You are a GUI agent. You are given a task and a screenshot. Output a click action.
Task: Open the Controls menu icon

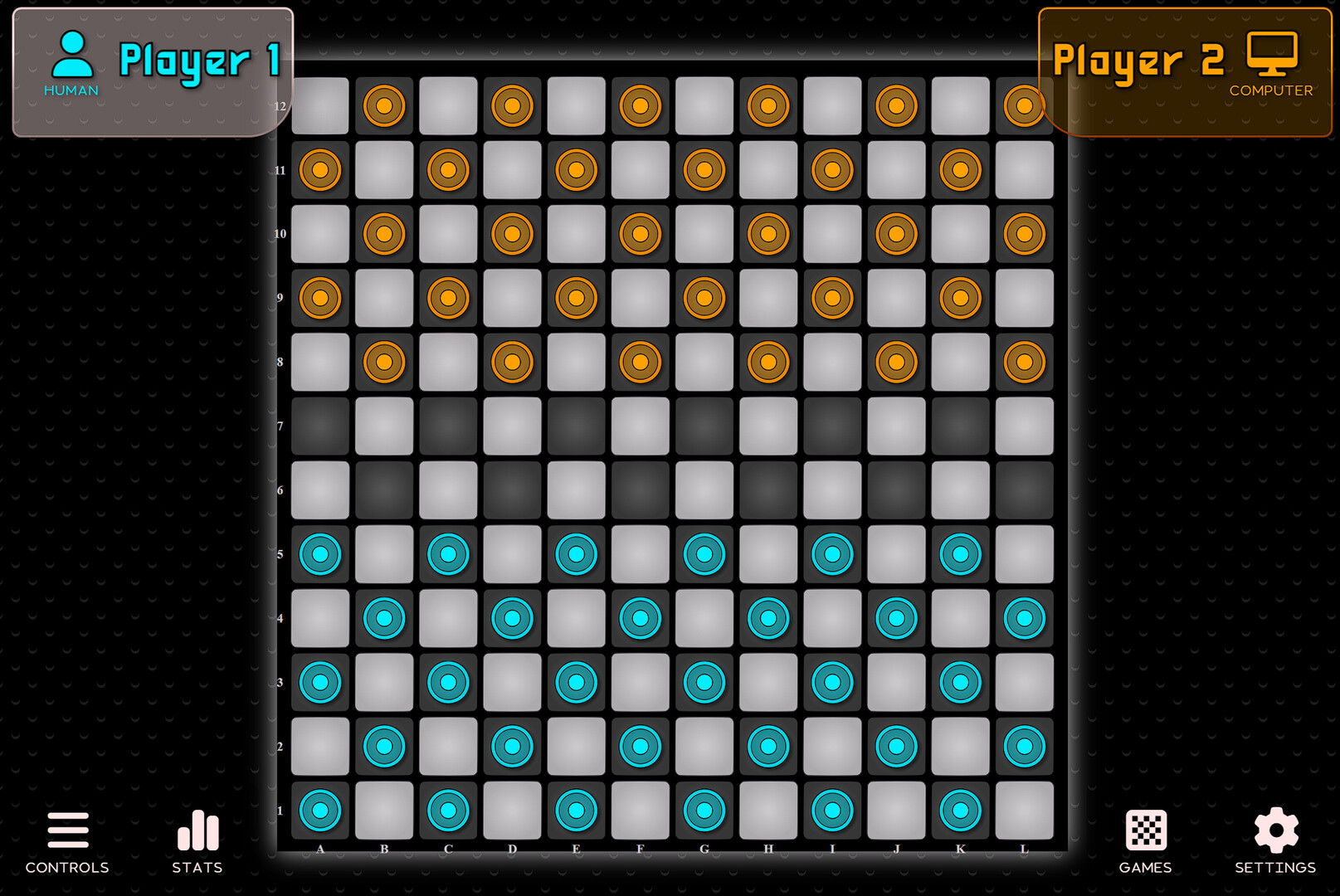(66, 830)
